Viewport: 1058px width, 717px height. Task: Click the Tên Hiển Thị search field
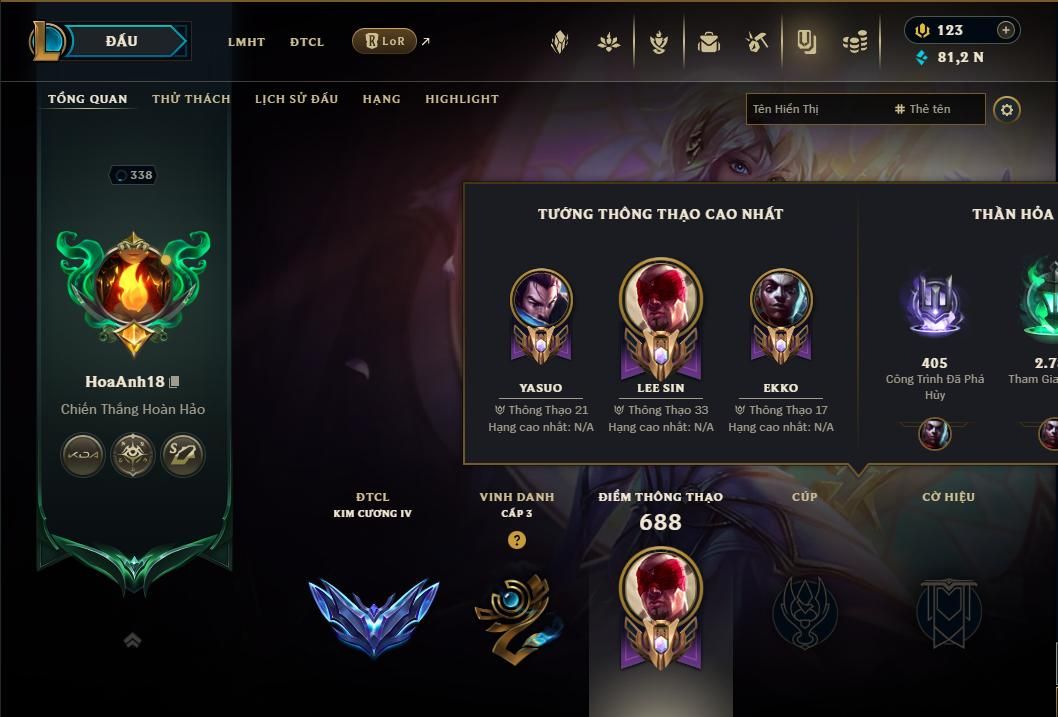click(815, 109)
